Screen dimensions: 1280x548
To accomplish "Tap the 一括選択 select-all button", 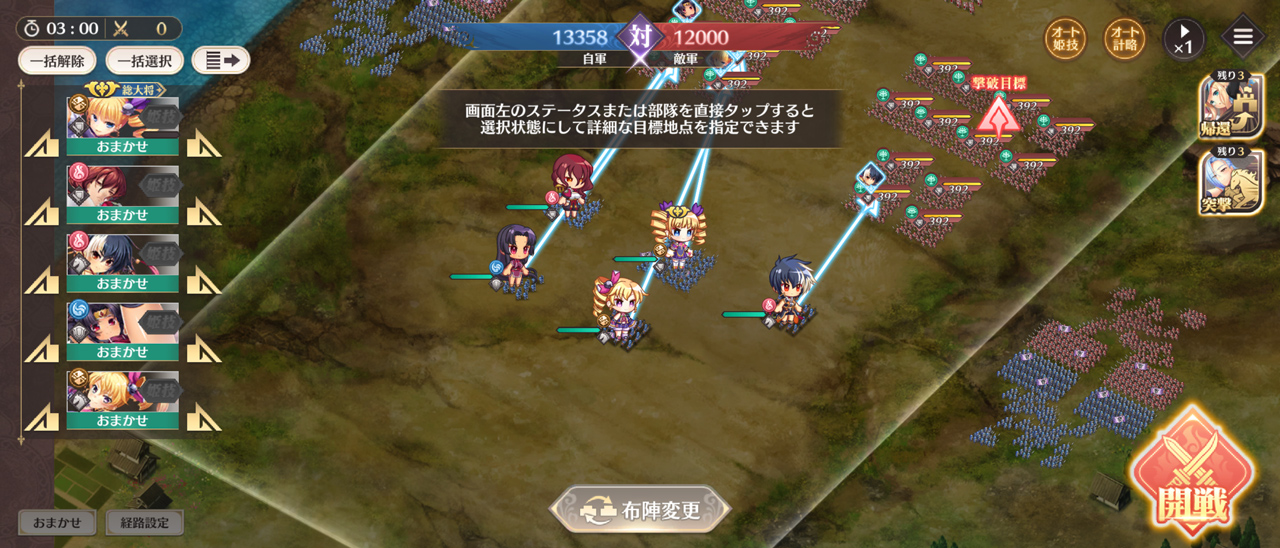I will [x=144, y=60].
